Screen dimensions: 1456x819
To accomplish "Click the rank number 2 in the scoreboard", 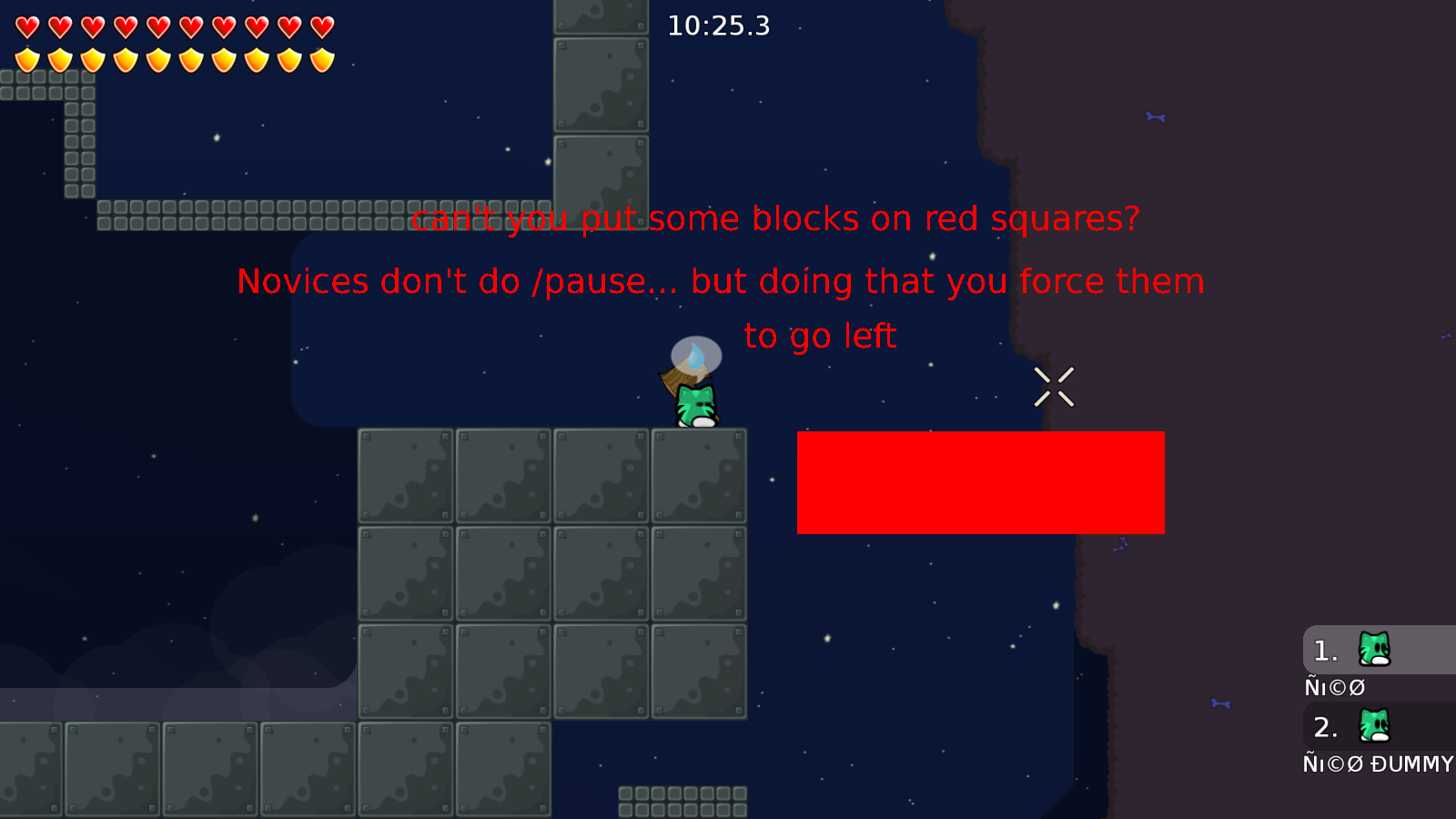I will 1324,727.
